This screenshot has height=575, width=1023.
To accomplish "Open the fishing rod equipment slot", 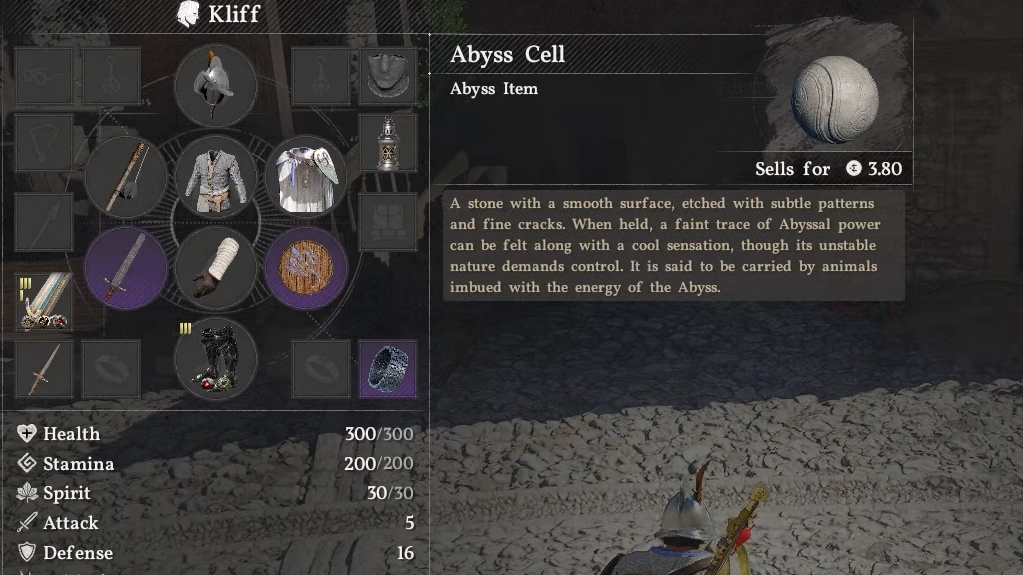I will 126,177.
